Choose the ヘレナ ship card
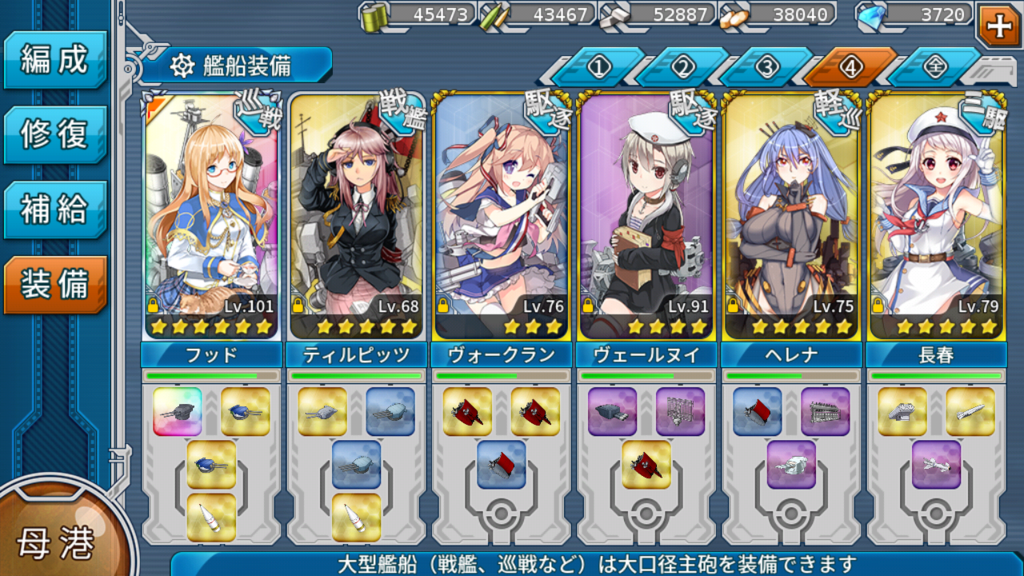 pos(791,215)
